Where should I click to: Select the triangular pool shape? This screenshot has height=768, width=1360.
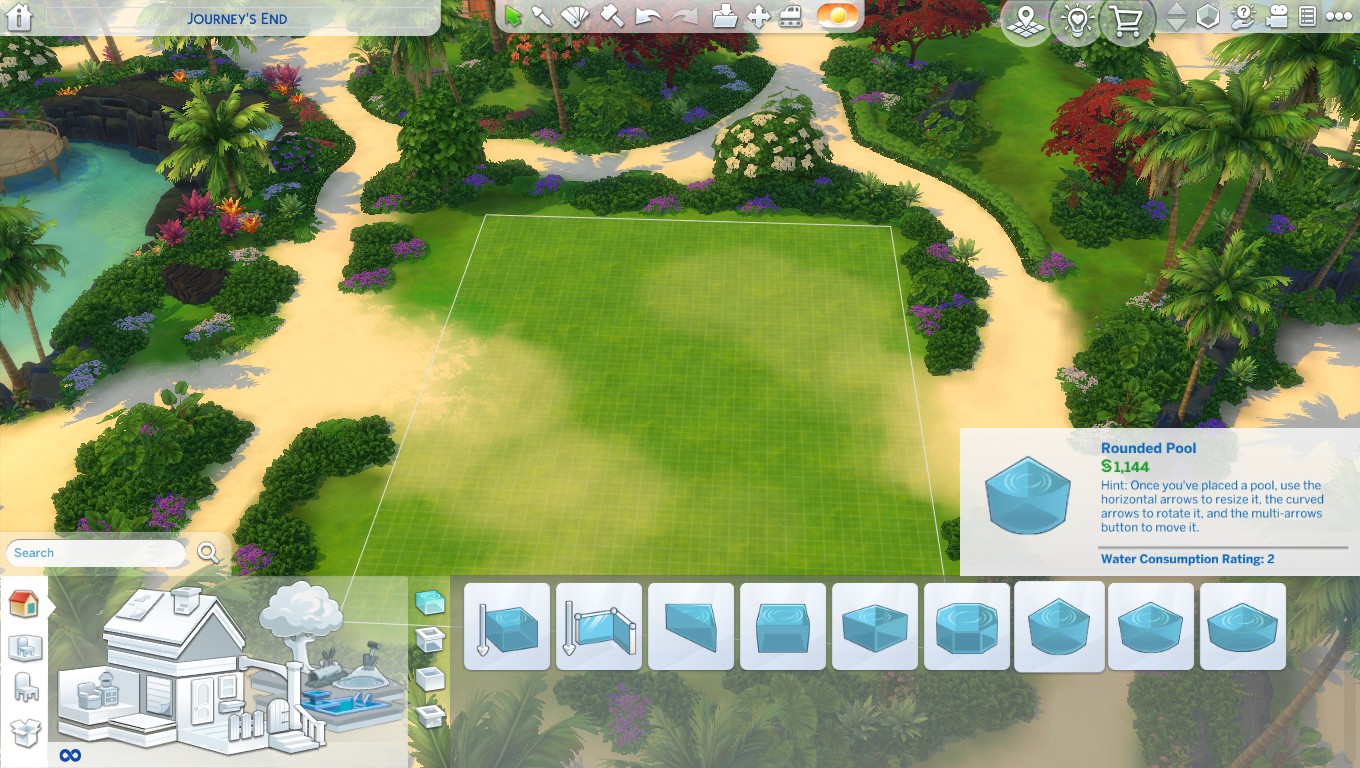(691, 627)
